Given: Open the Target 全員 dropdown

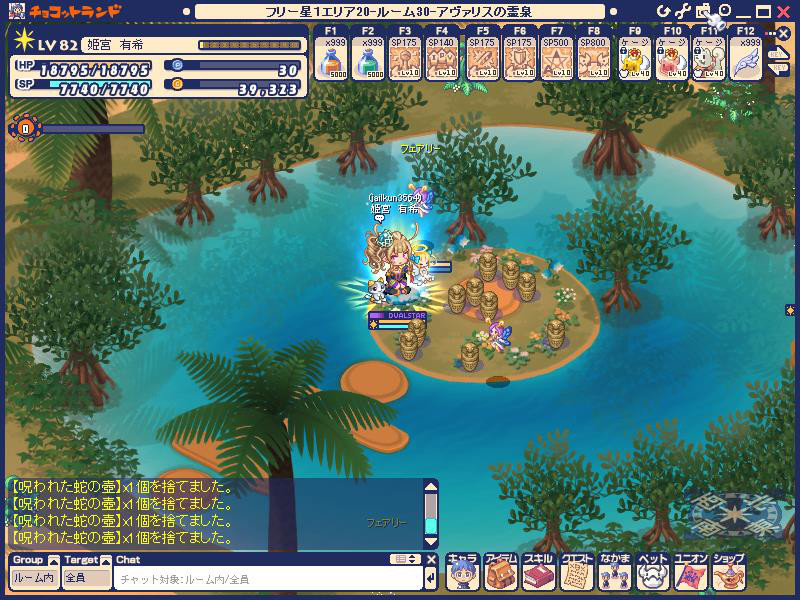Looking at the screenshot, I should pos(86,578).
